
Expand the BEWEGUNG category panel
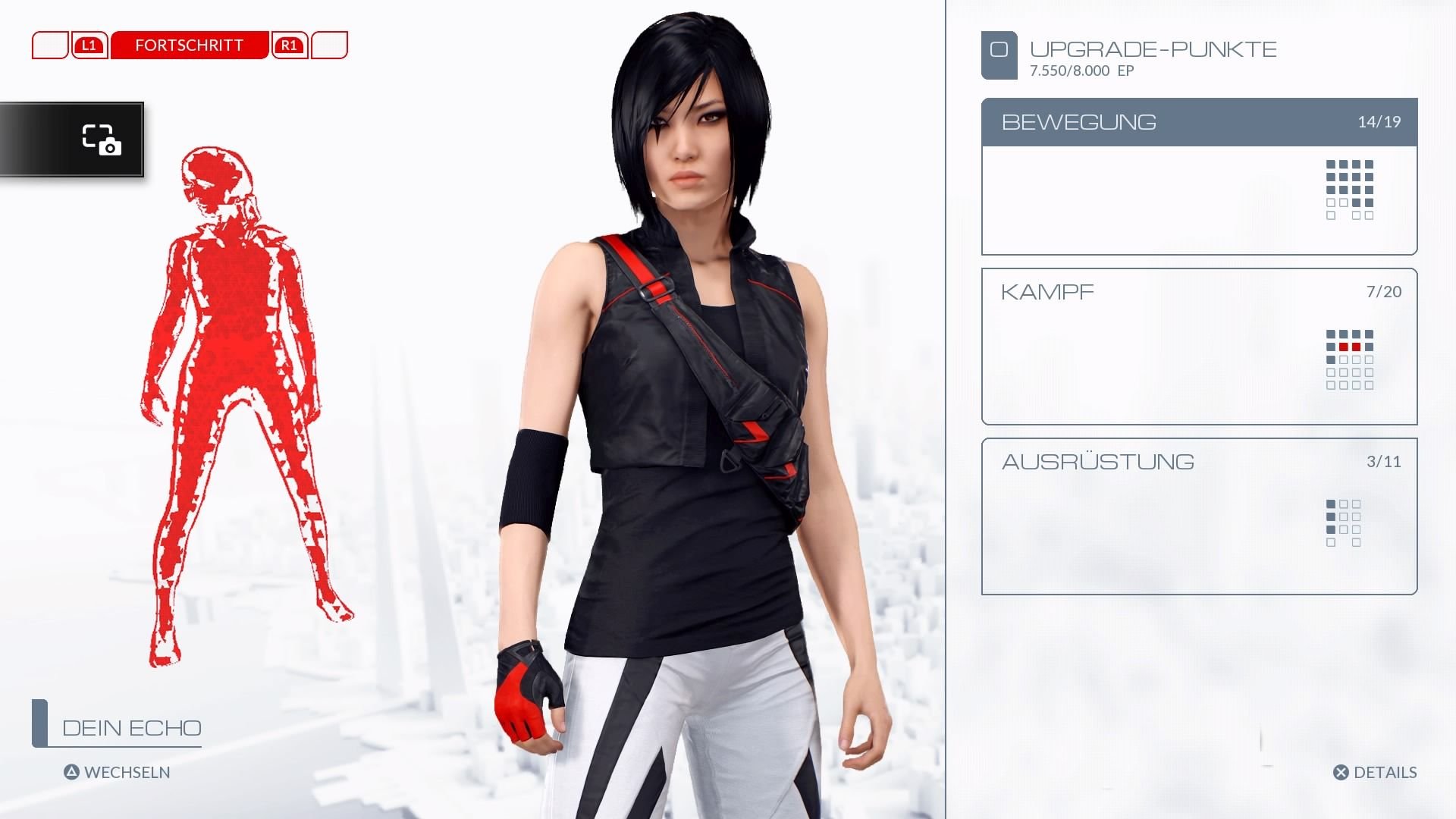pyautogui.click(x=1078, y=122)
